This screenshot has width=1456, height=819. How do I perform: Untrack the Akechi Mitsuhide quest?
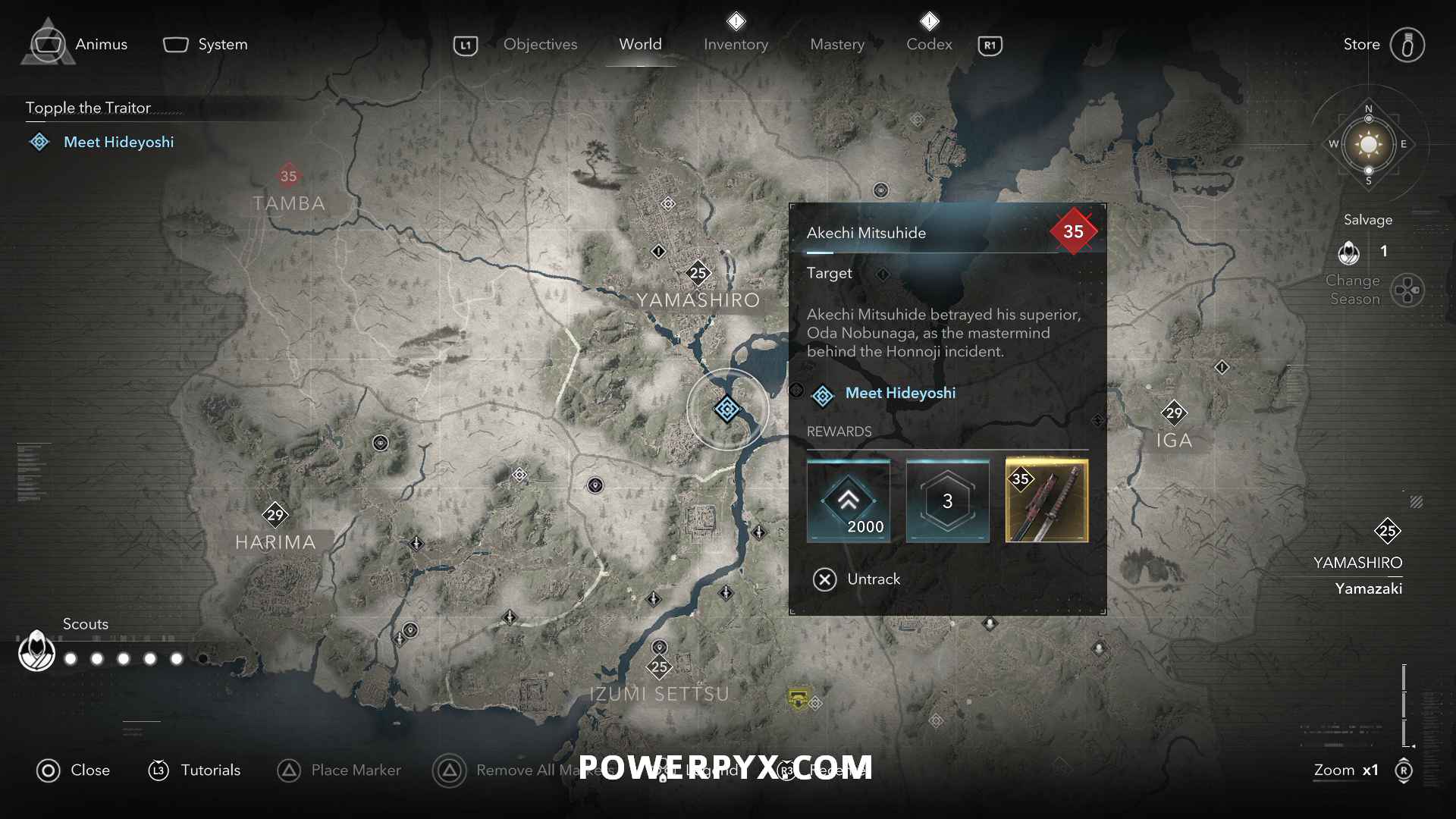tap(855, 579)
